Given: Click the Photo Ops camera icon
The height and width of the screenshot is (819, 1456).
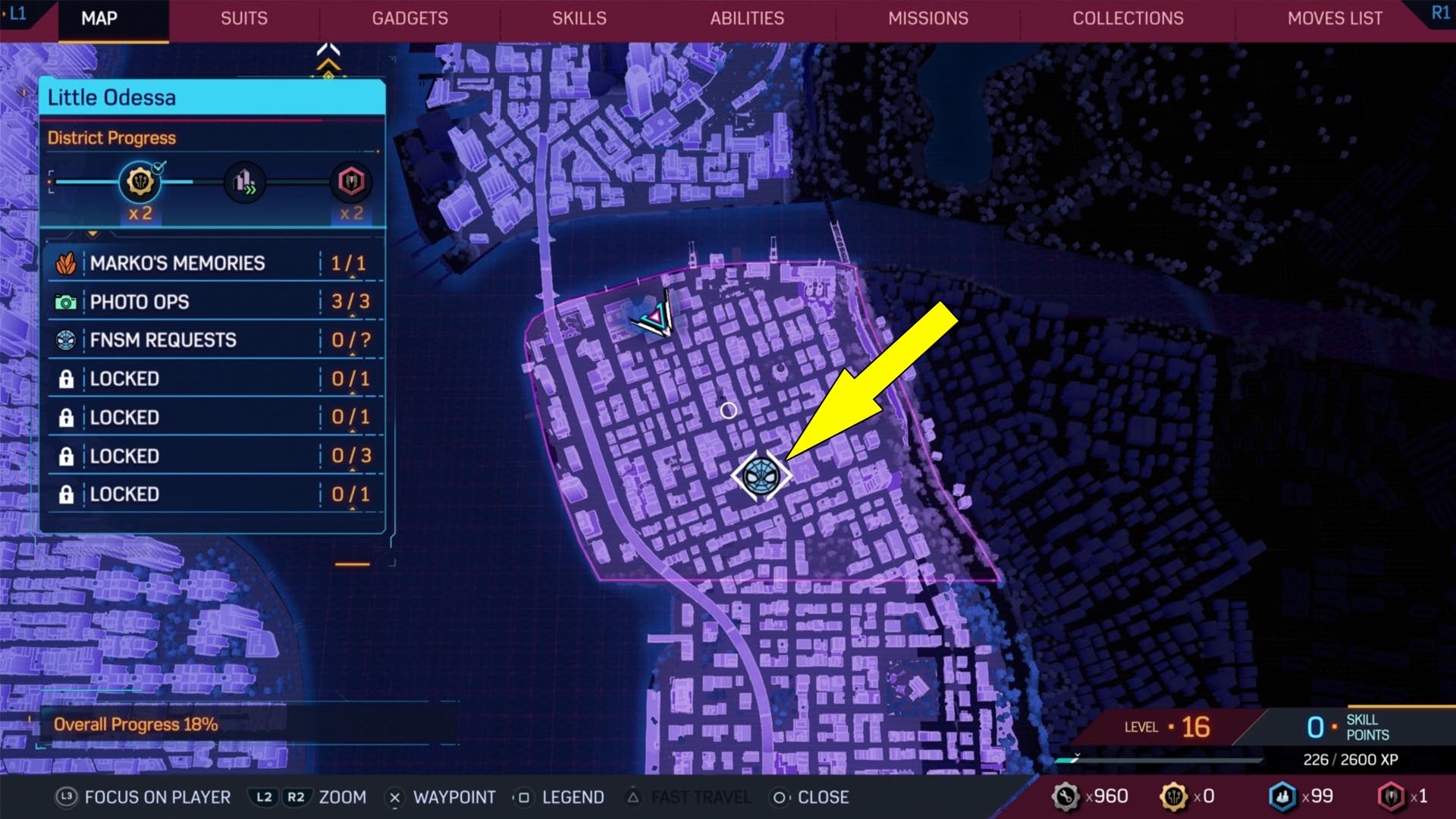Looking at the screenshot, I should 67,301.
